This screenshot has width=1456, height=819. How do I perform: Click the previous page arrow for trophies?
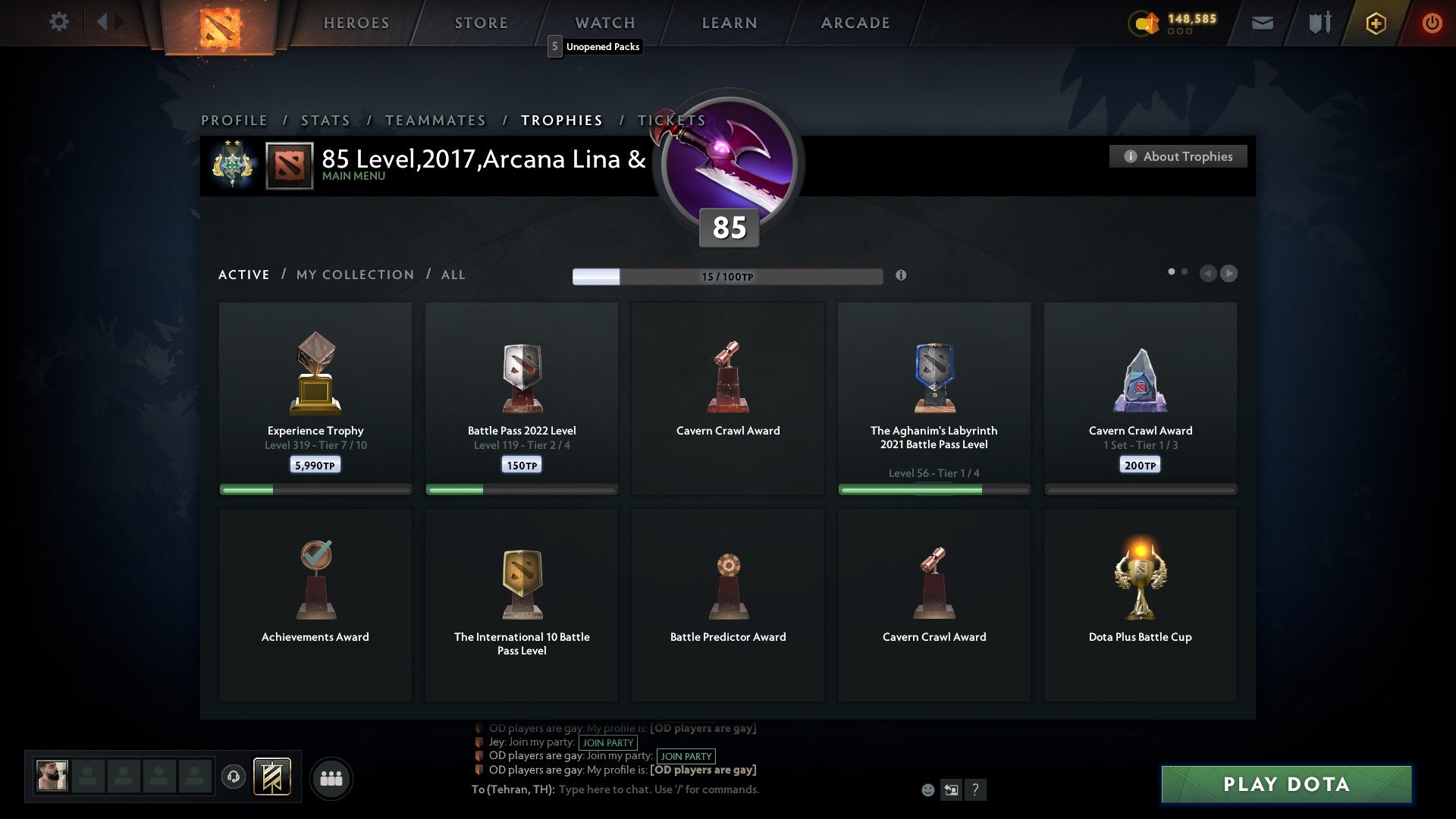click(x=1208, y=274)
